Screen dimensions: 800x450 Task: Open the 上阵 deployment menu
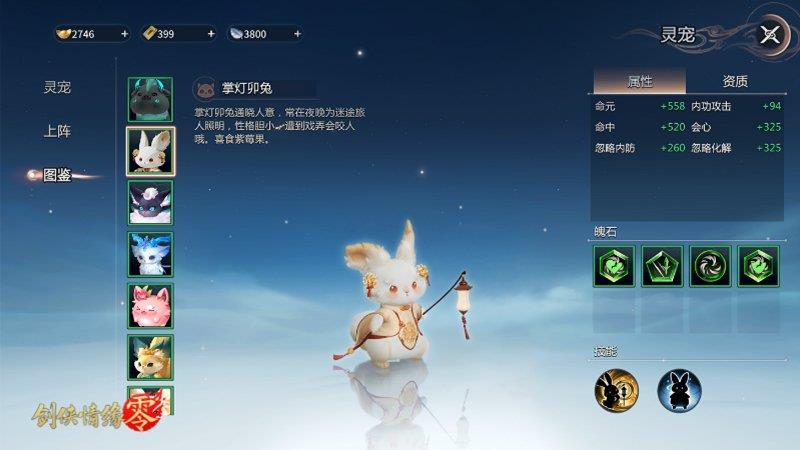pos(57,131)
